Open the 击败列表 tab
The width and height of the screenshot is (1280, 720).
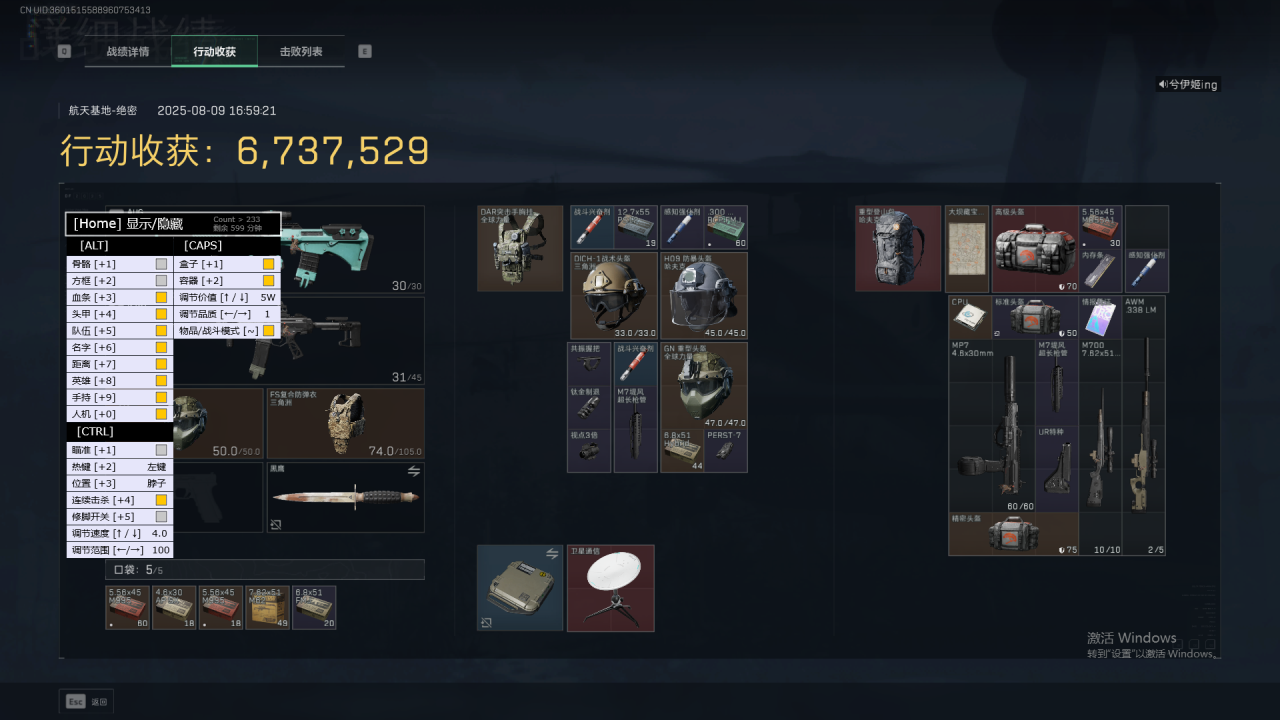click(x=301, y=51)
